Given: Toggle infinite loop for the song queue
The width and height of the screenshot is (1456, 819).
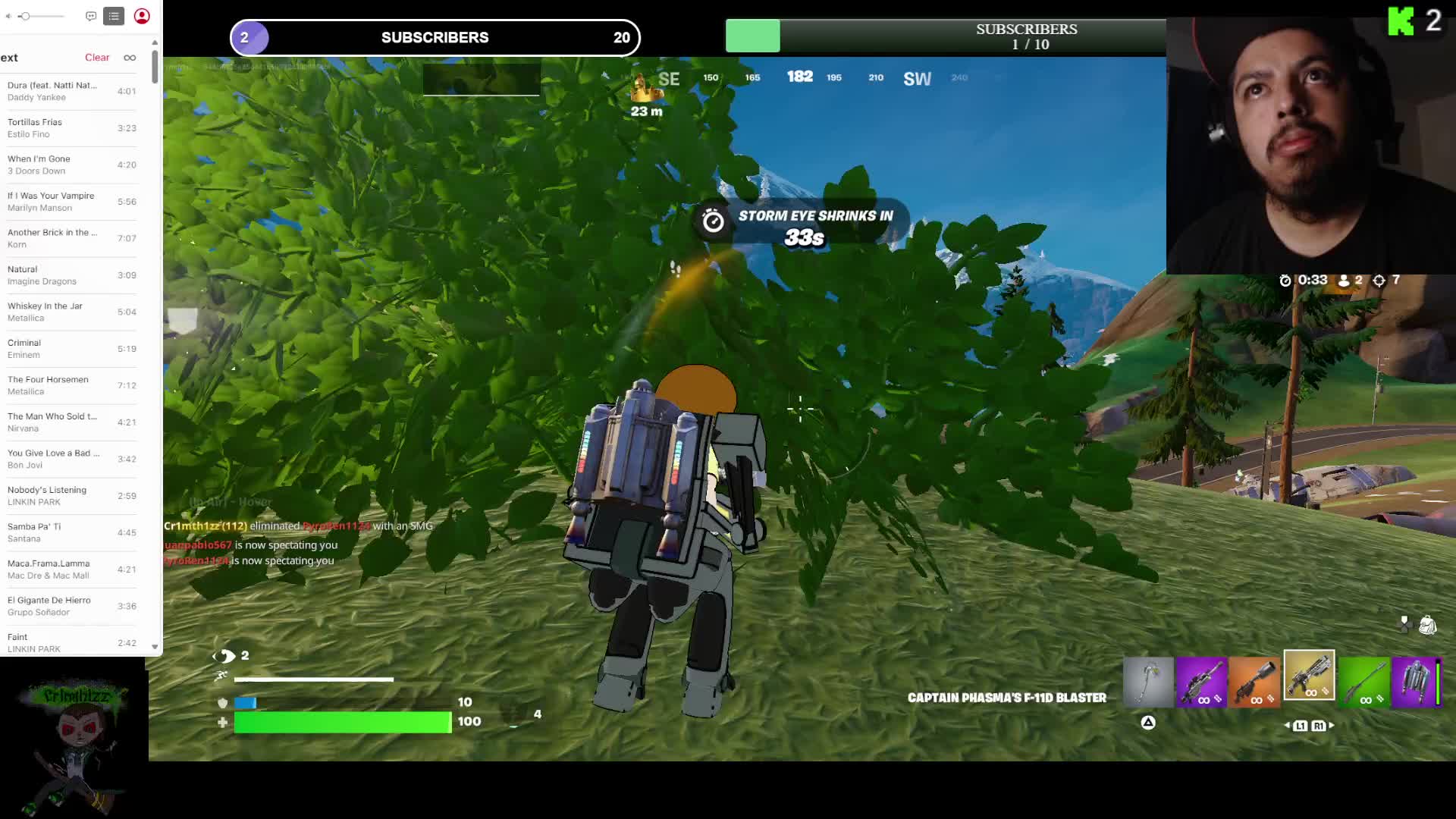Looking at the screenshot, I should pyautogui.click(x=130, y=57).
